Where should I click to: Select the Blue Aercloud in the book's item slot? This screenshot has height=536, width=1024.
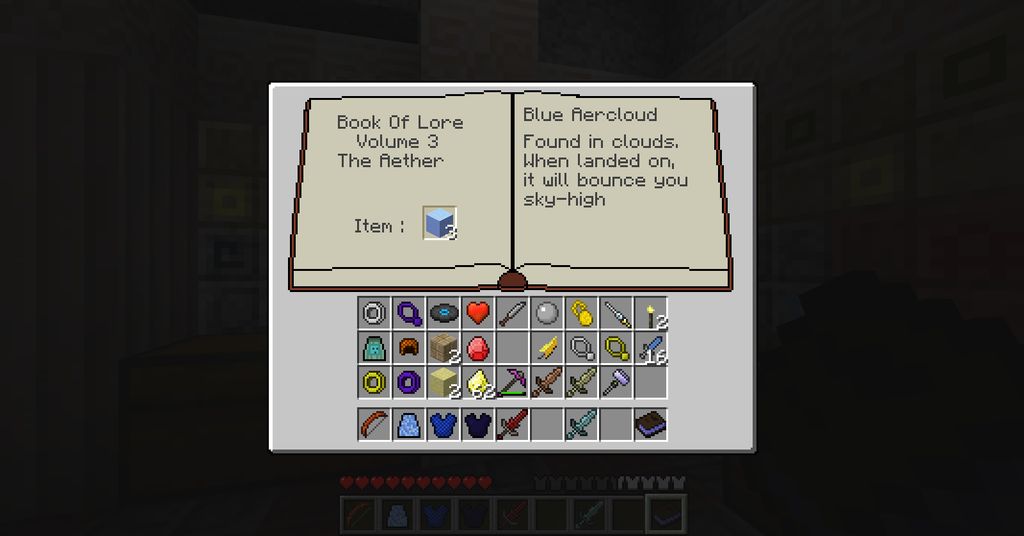point(440,224)
